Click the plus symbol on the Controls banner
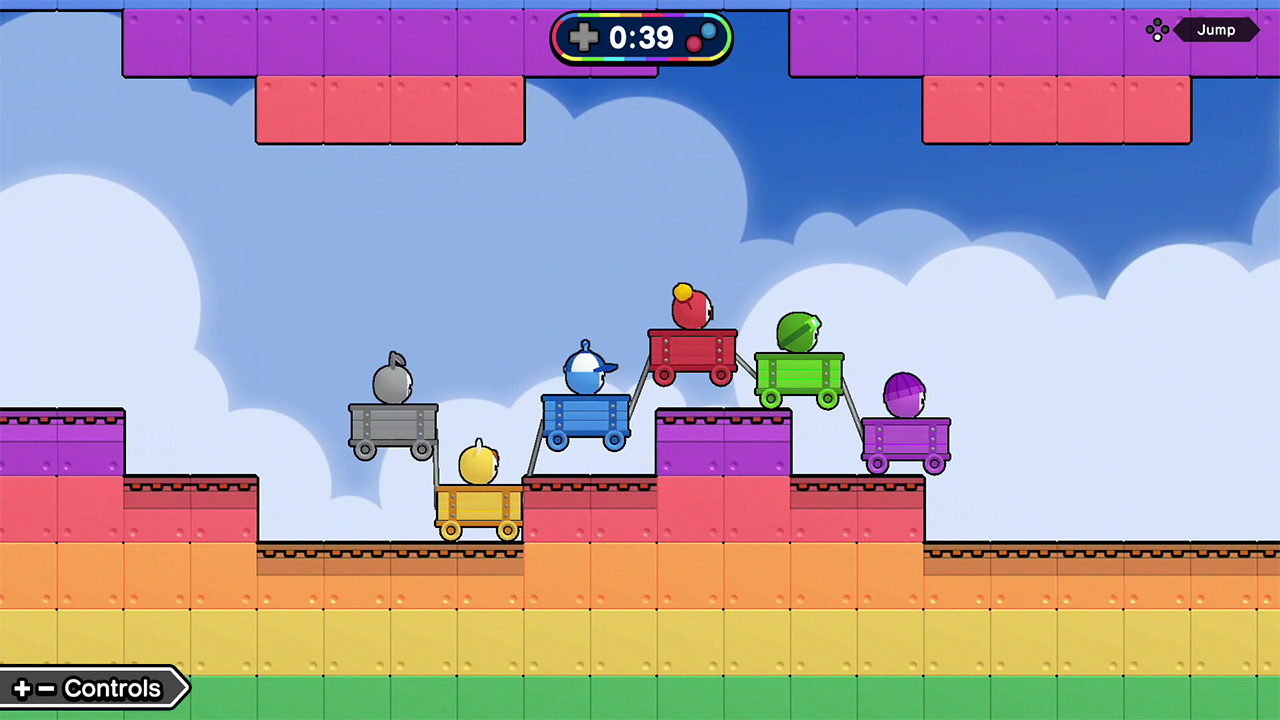1280x720 pixels. pos(22,688)
